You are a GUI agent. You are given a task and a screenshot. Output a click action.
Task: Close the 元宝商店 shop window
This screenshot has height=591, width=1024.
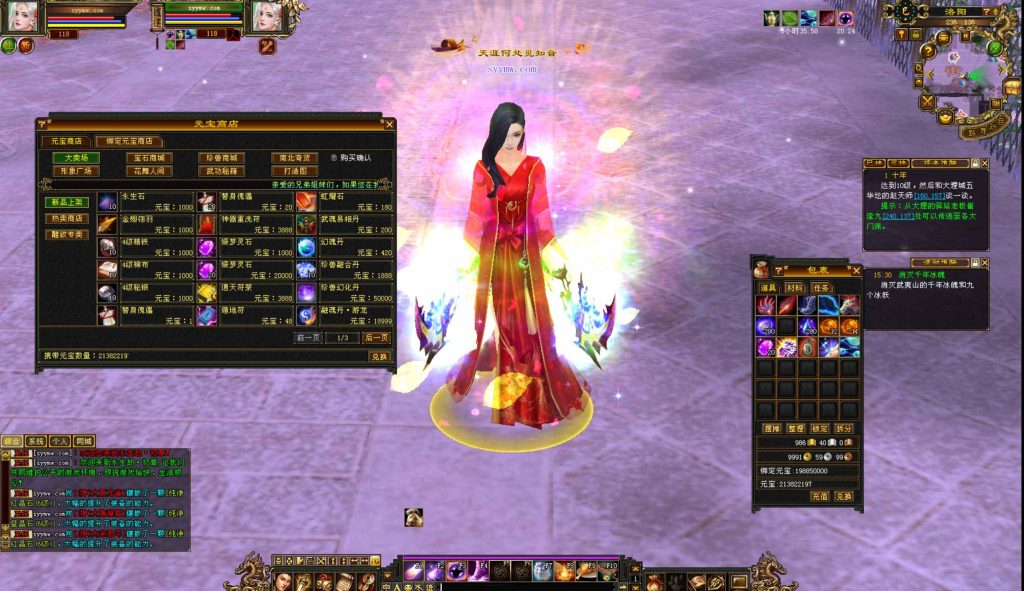(x=389, y=124)
